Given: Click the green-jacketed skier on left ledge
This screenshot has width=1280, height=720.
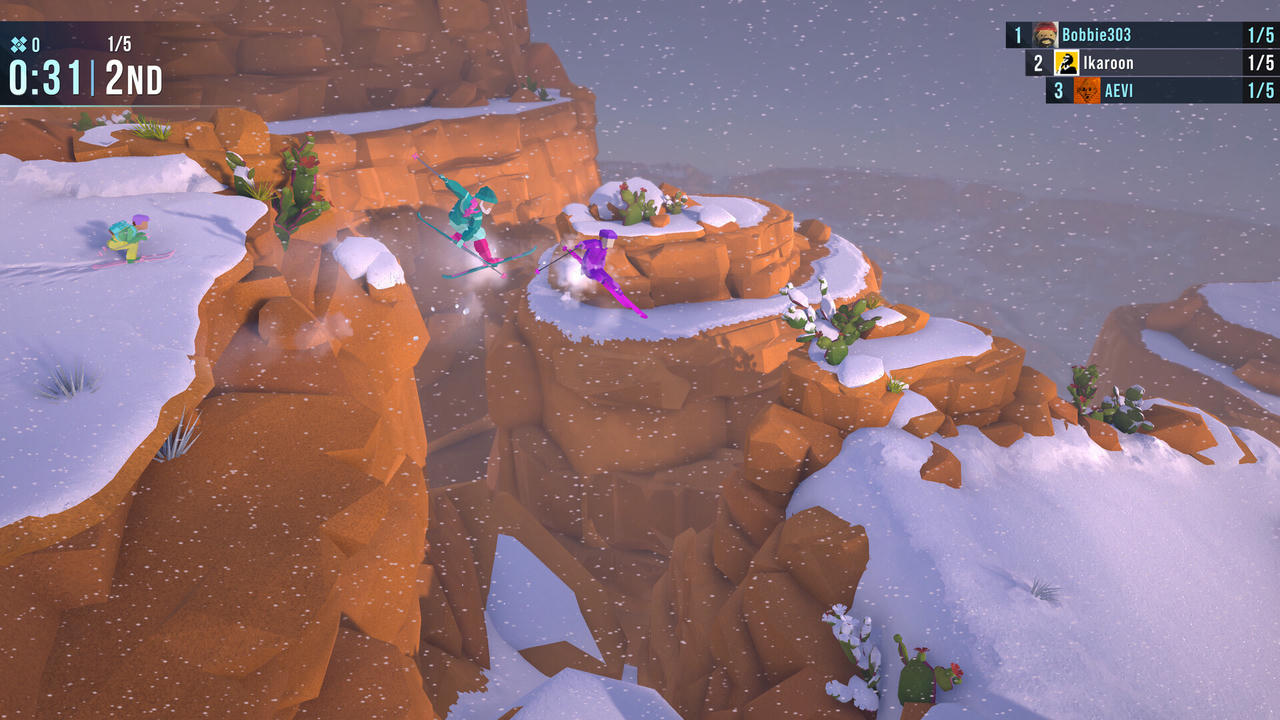Looking at the screenshot, I should tap(128, 235).
